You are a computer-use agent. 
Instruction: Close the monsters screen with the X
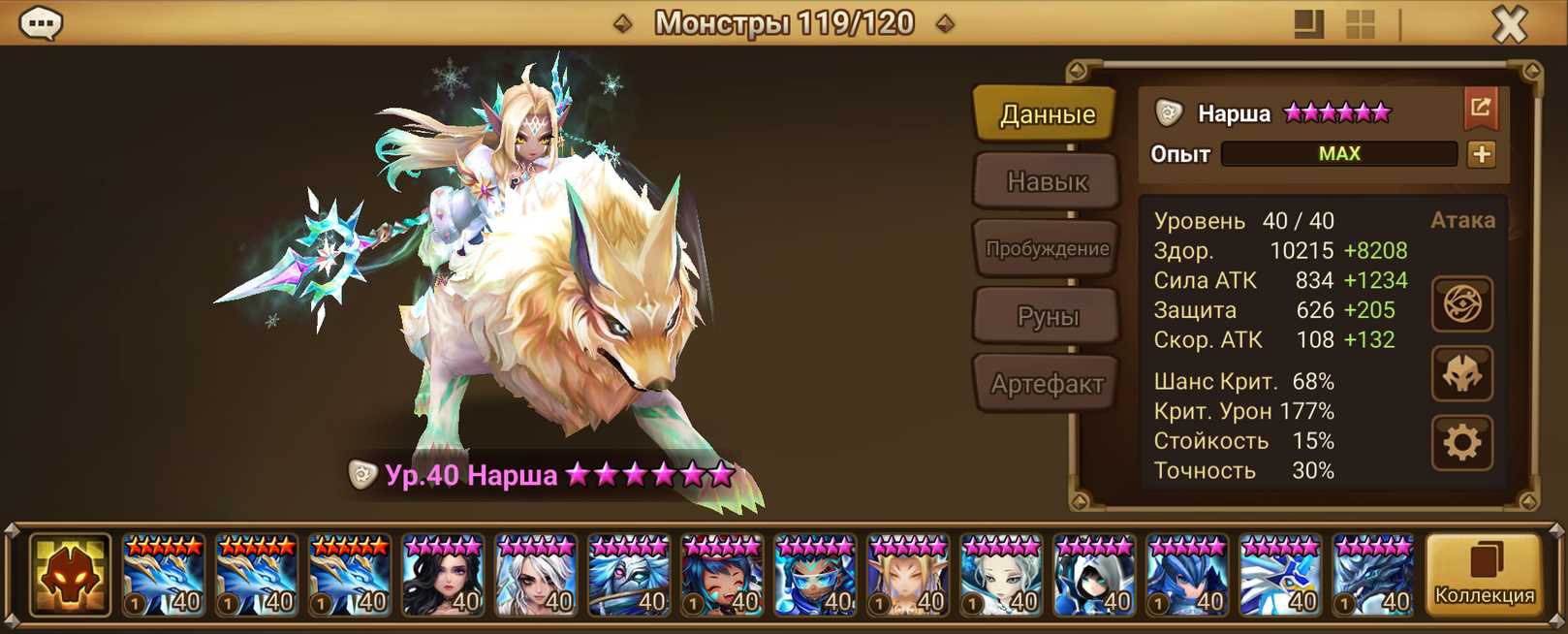pyautogui.click(x=1509, y=24)
